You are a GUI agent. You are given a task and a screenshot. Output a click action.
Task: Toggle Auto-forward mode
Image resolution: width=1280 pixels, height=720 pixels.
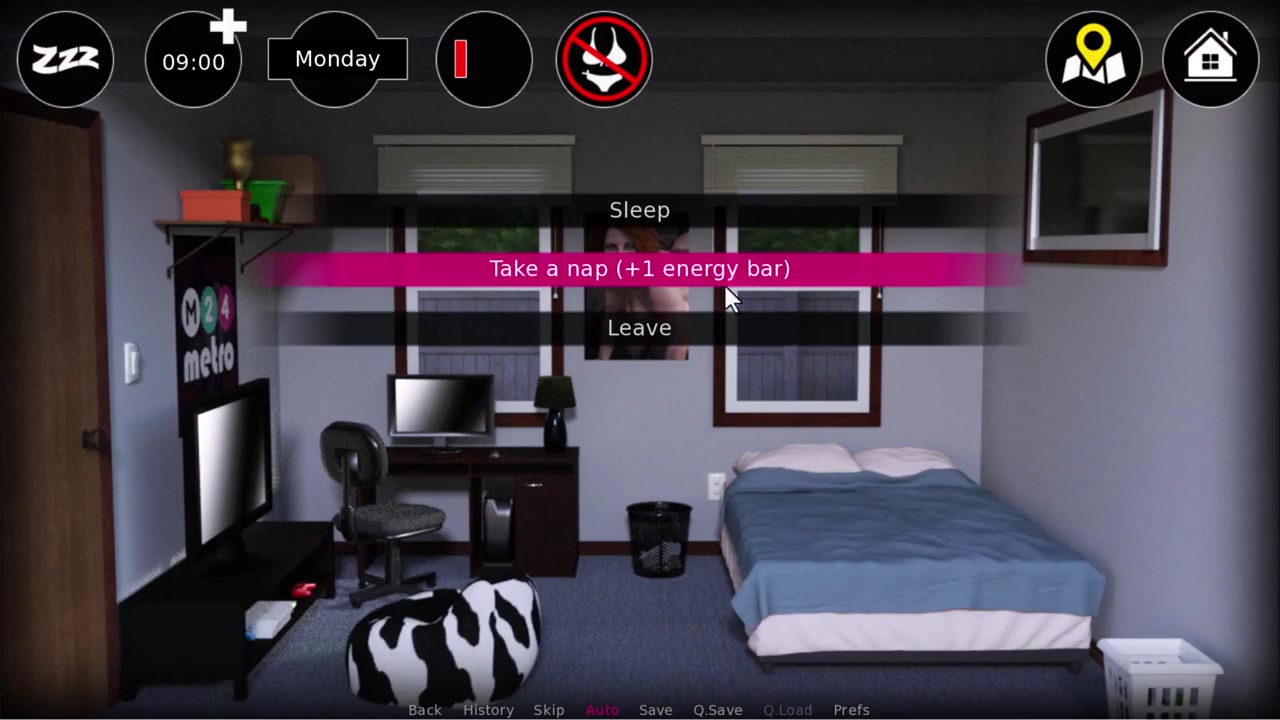tap(602, 710)
